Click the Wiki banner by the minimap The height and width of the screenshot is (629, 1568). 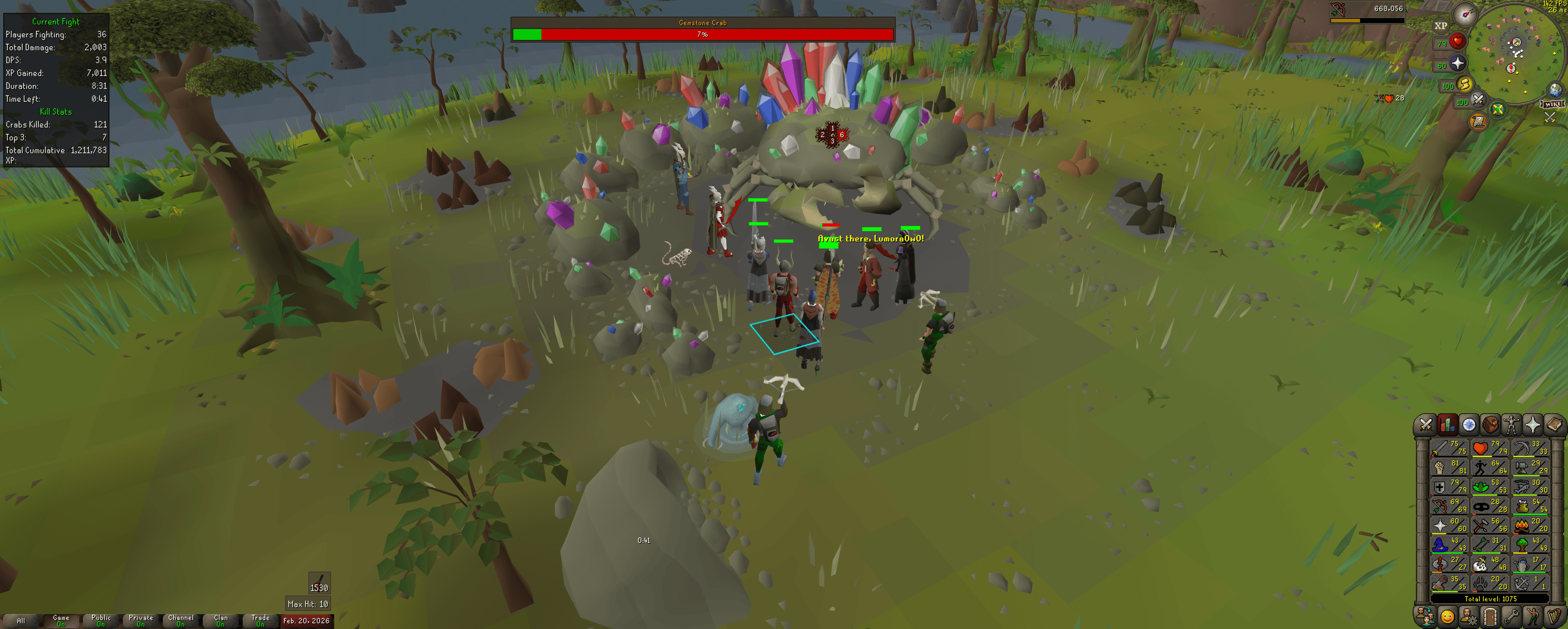coord(1551,104)
